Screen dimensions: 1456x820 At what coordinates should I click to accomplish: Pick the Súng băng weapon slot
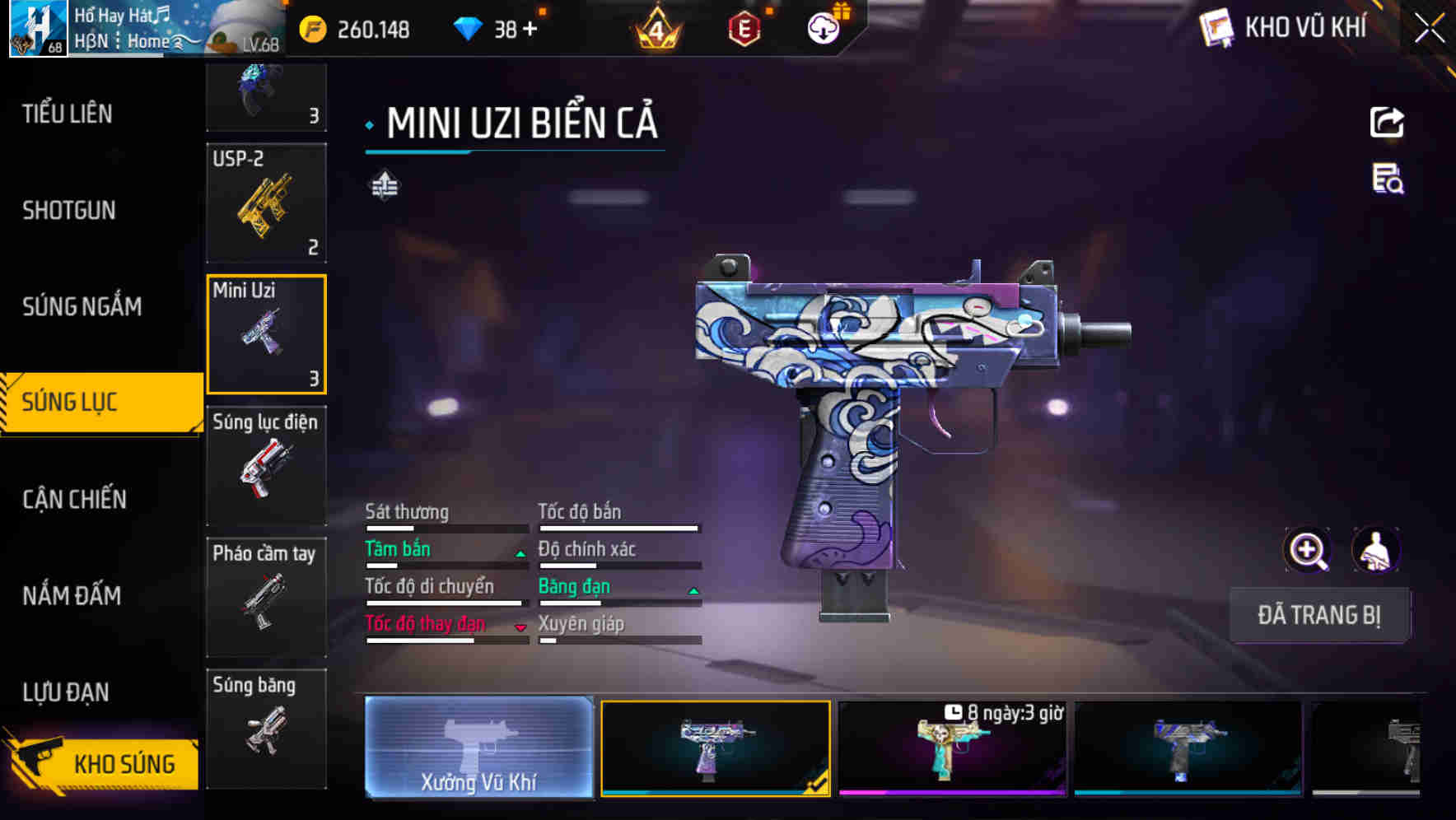pyautogui.click(x=266, y=728)
